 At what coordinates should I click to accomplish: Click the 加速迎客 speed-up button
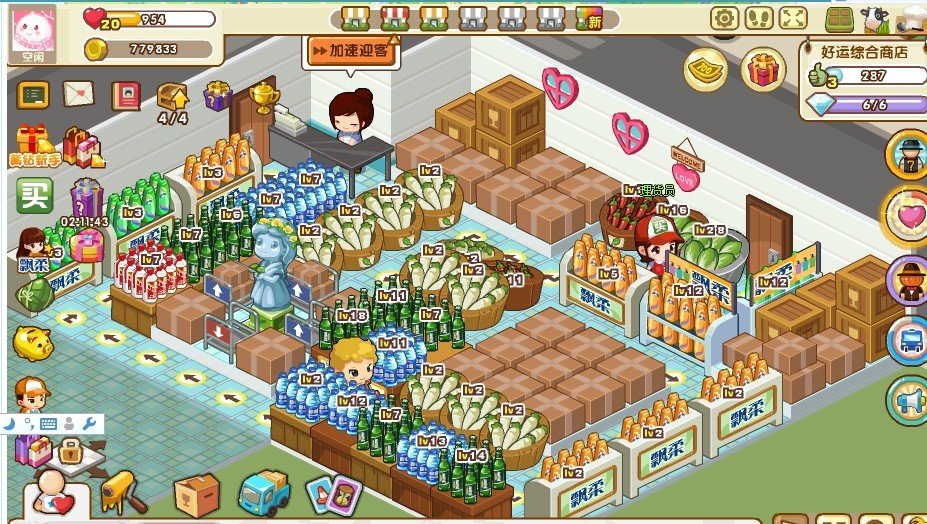[x=351, y=50]
